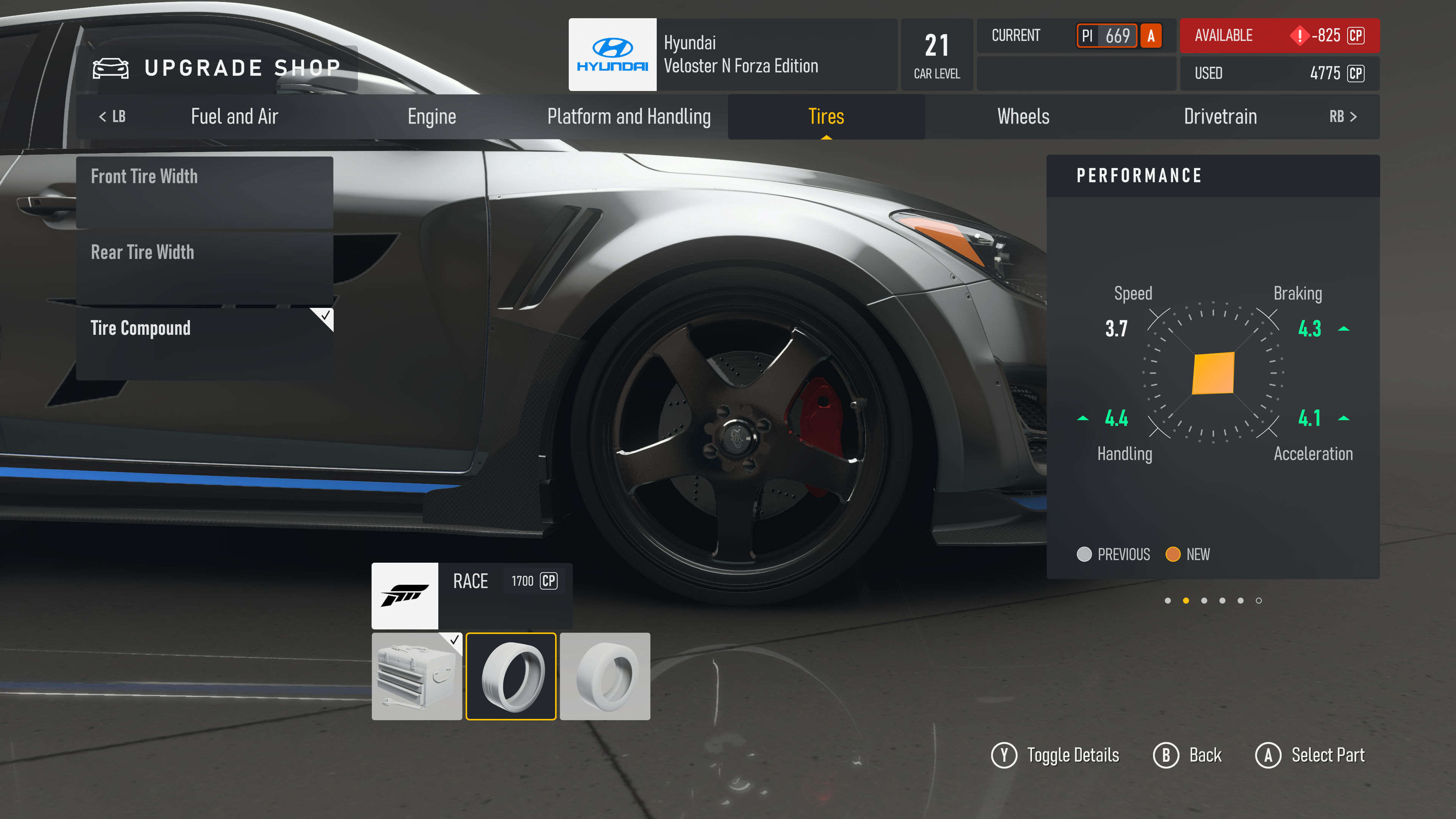Screen dimensions: 1456x819
Task: Choose the highlighted Race tire compound thumbnail
Action: tap(511, 676)
